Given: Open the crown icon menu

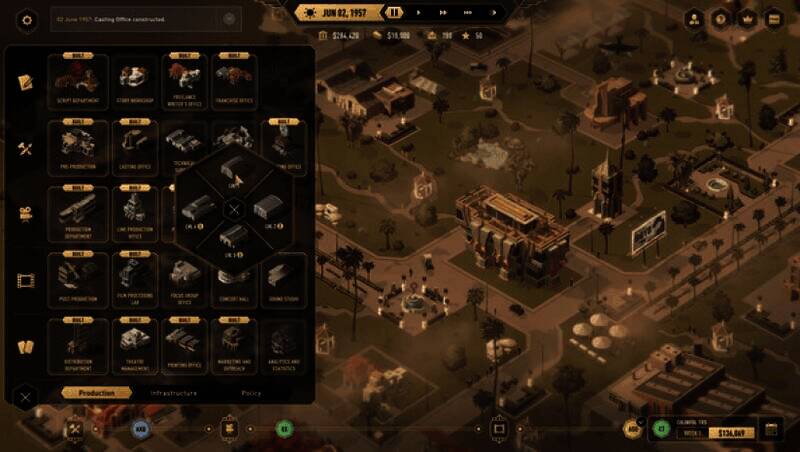Looking at the screenshot, I should 746,18.
